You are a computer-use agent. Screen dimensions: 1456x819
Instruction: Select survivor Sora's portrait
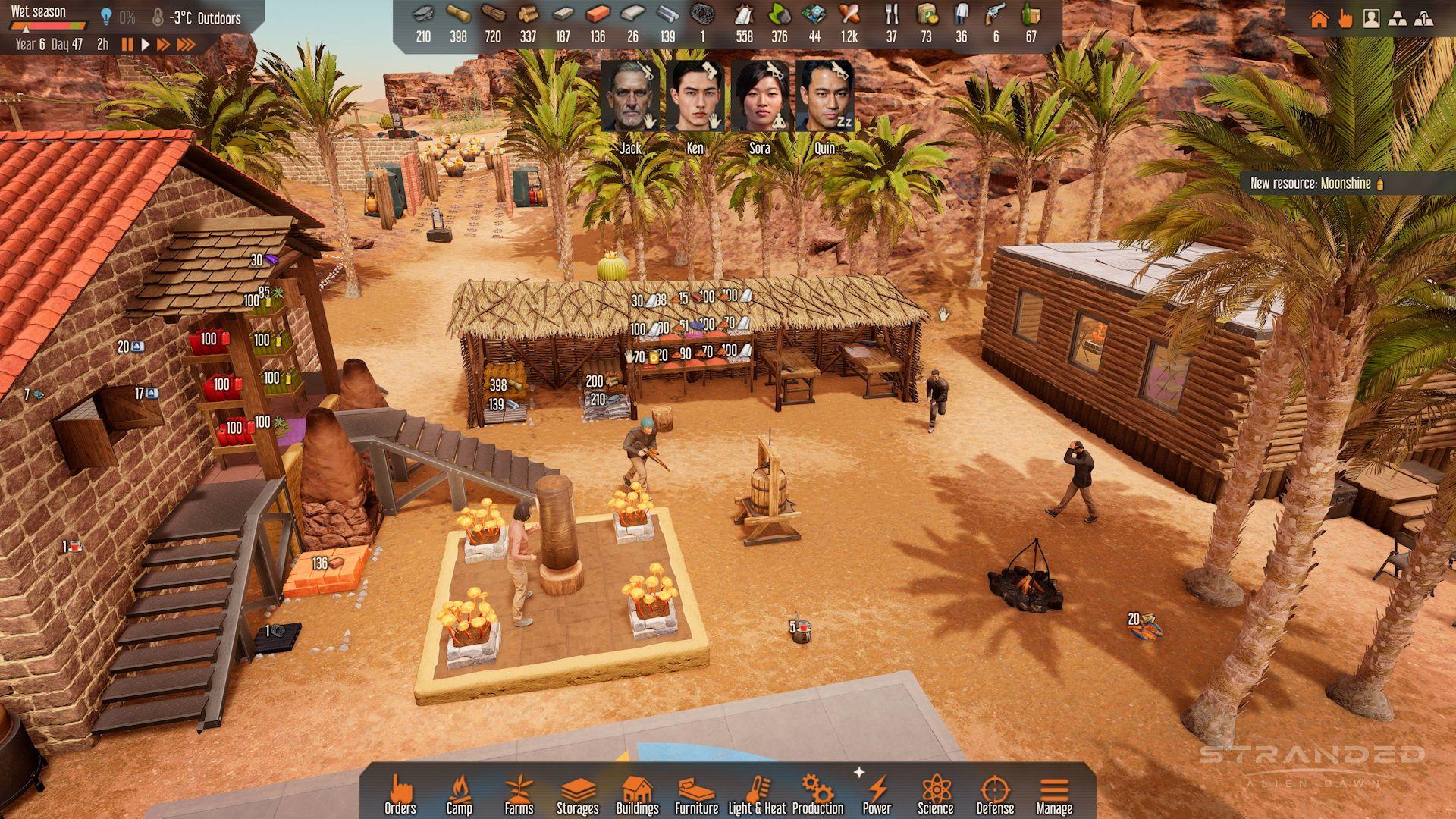[759, 97]
